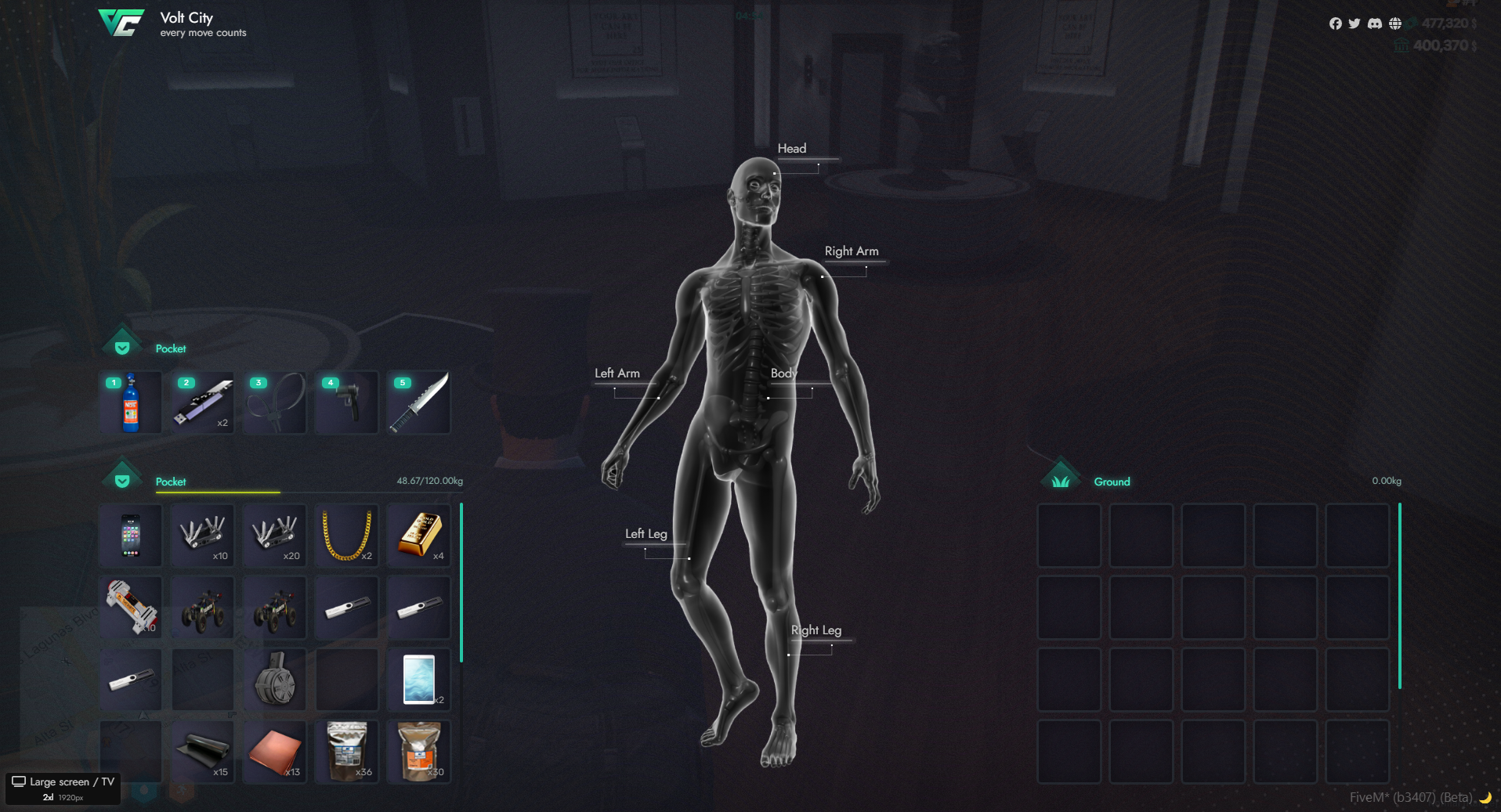Open the Twitter link icon
The width and height of the screenshot is (1501, 812).
point(1355,23)
